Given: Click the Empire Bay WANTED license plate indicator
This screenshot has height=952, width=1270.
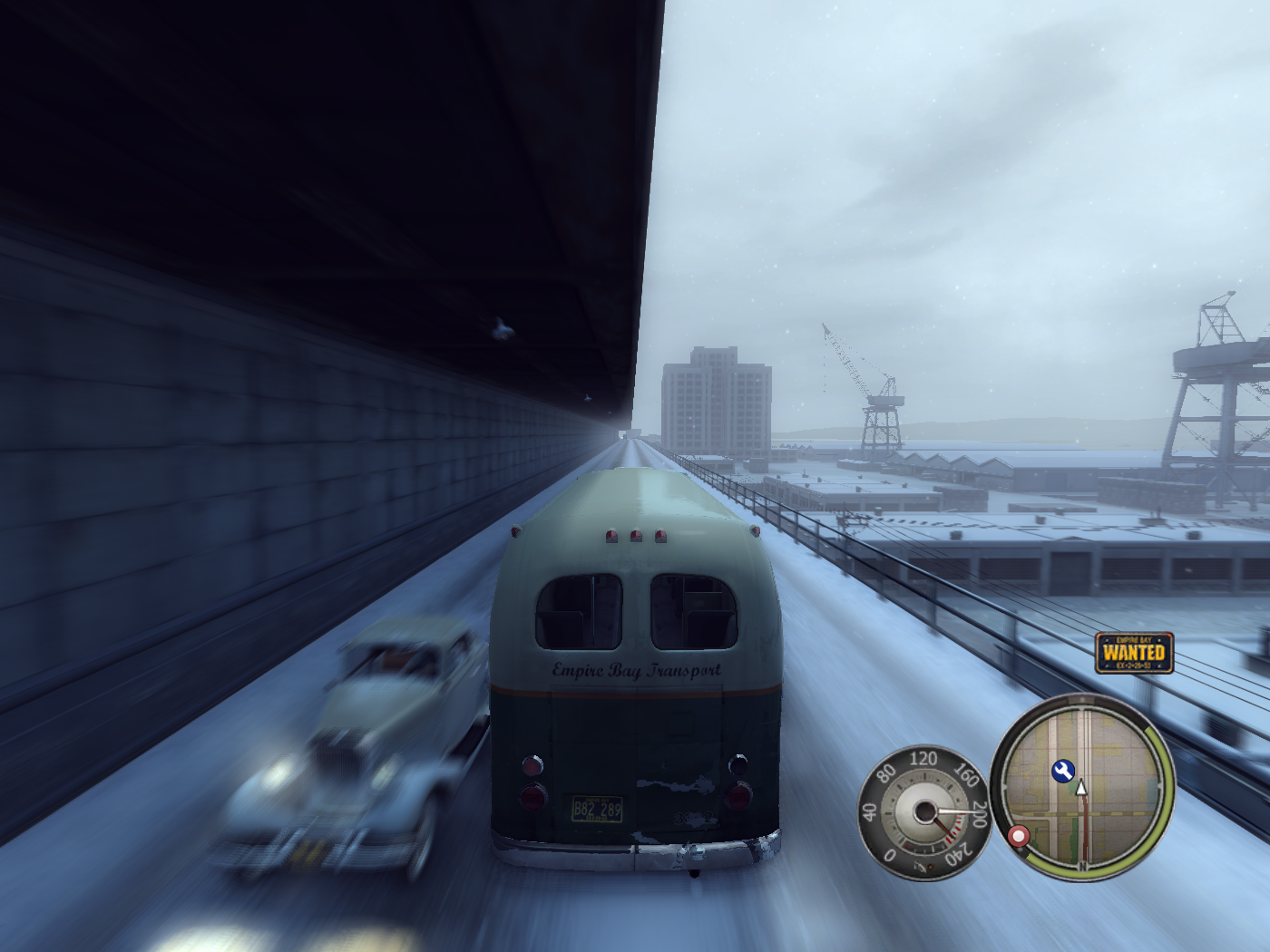Looking at the screenshot, I should (x=1137, y=651).
